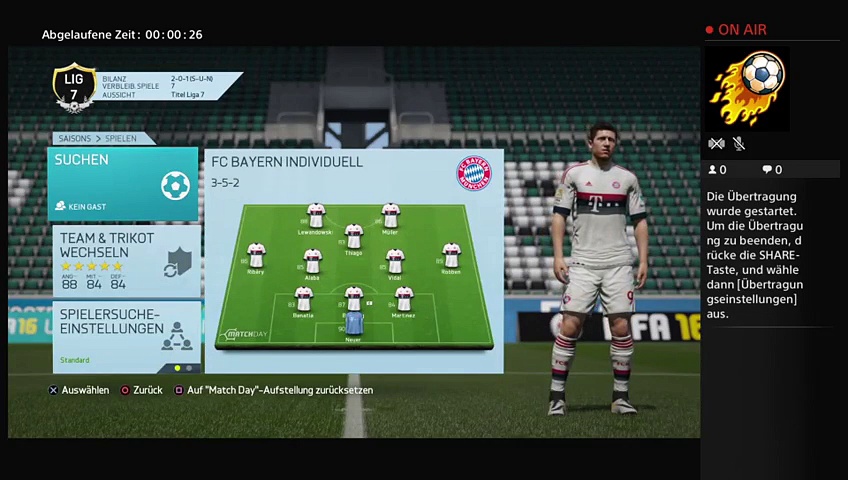The image size is (848, 480).
Task: Pick Thiago's shirt in midfield
Action: click(353, 238)
